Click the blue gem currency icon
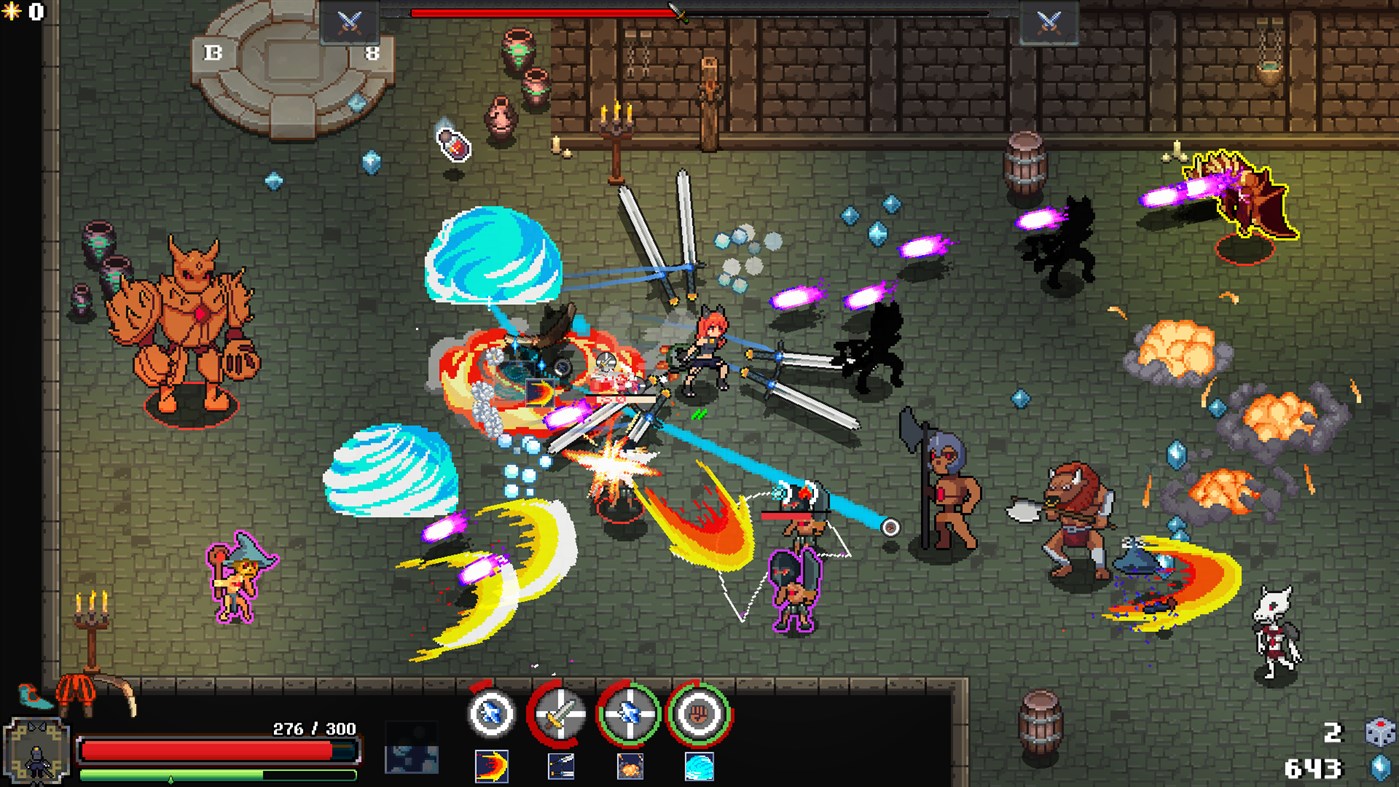The image size is (1399, 787). coord(1381,766)
